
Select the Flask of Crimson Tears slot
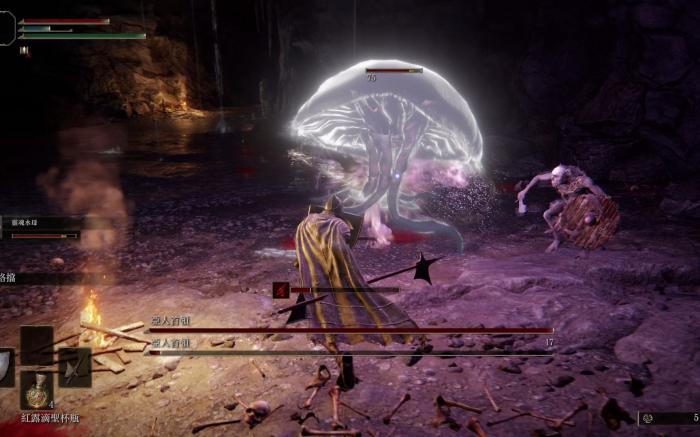click(37, 391)
